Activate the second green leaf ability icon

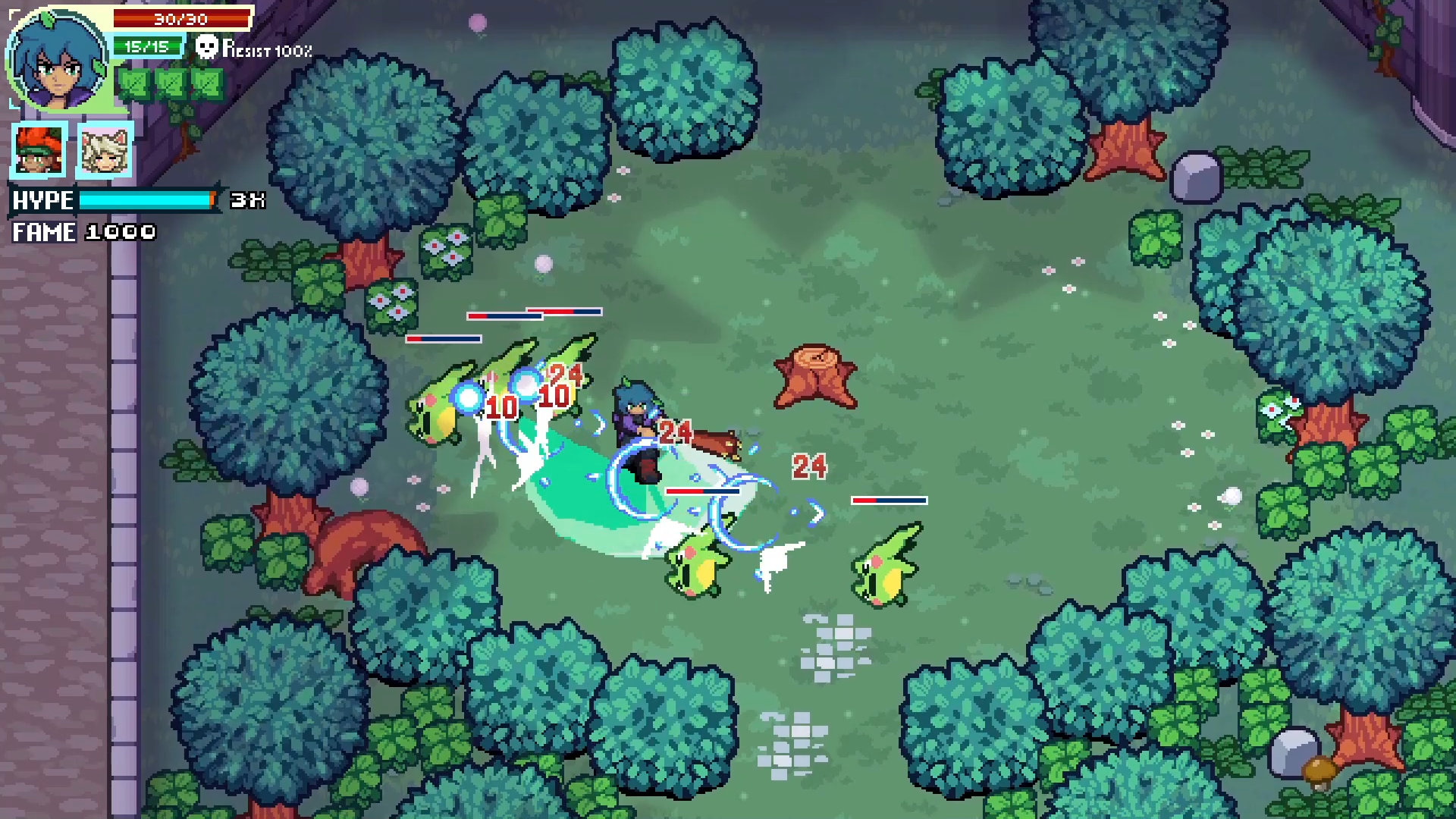pos(171,83)
